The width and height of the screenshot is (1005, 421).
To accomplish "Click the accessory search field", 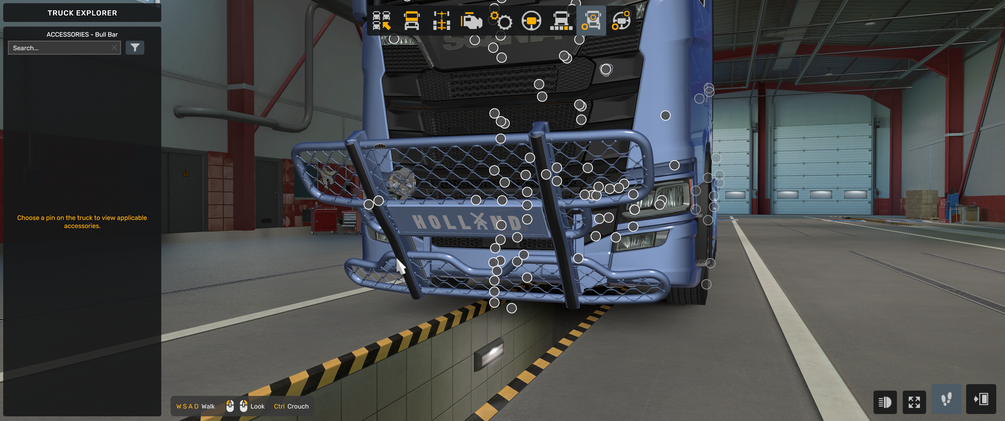I will click(x=58, y=48).
